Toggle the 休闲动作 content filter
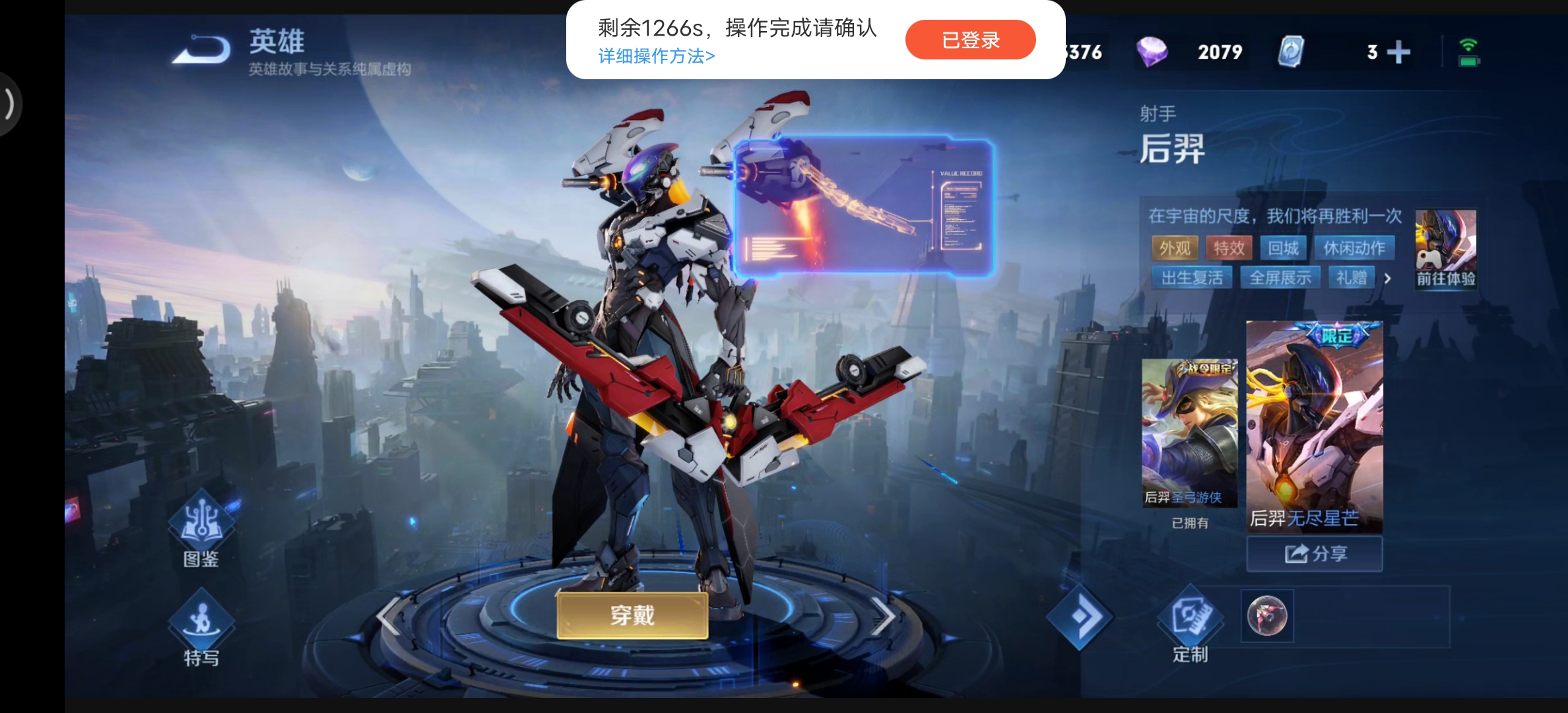This screenshot has width=1568, height=713. point(1354,248)
